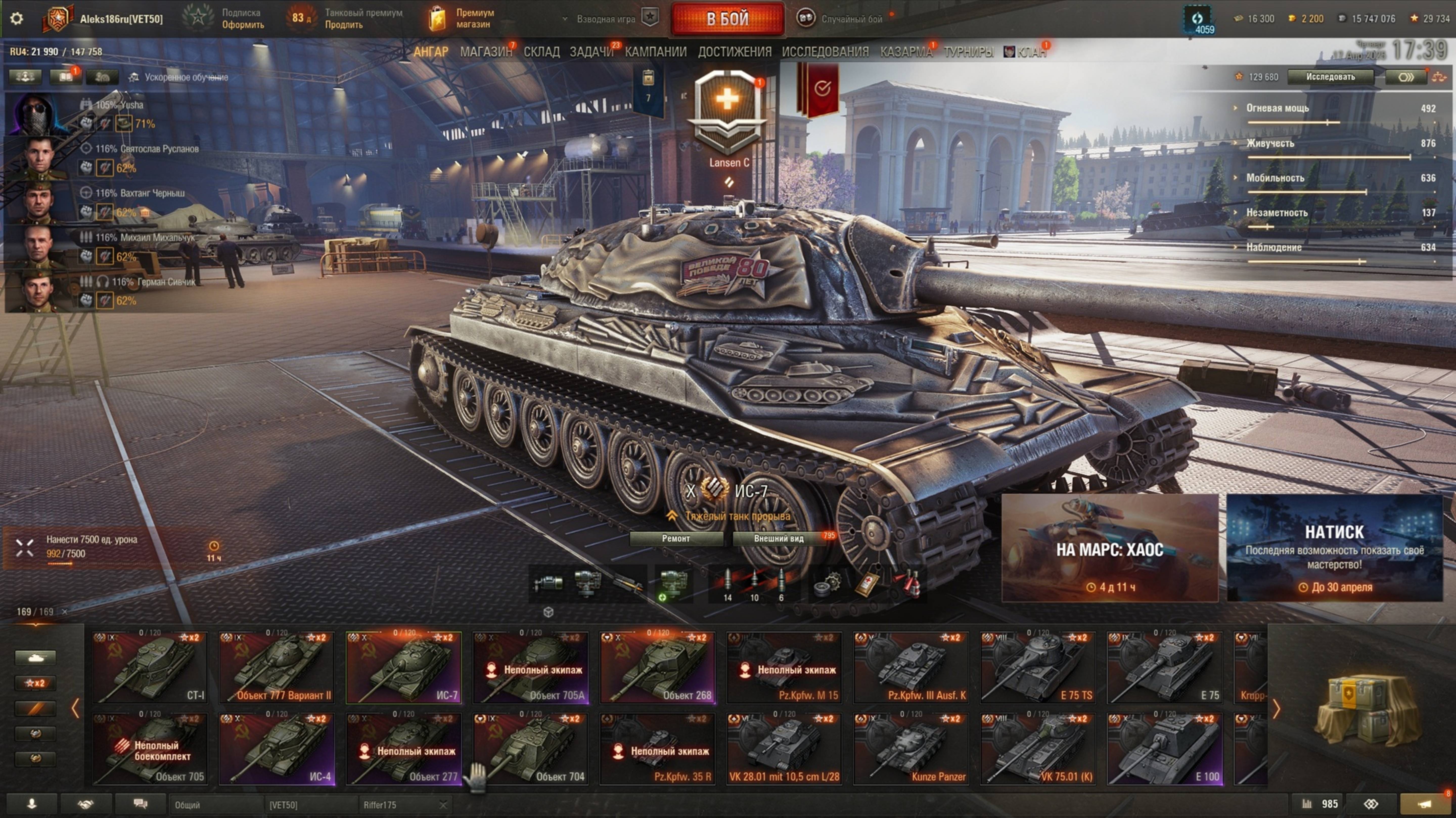Open the settings gear menu
The height and width of the screenshot is (818, 1456).
(x=17, y=19)
